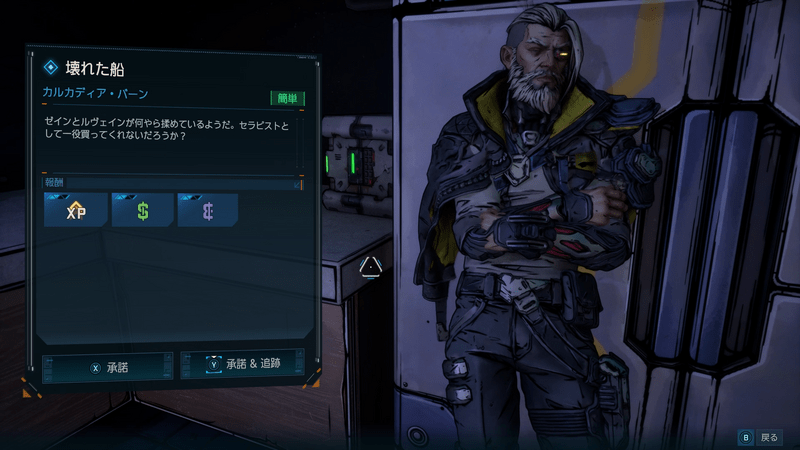Select the purple Eridium currency reward
This screenshot has height=450, width=800.
pos(207,210)
